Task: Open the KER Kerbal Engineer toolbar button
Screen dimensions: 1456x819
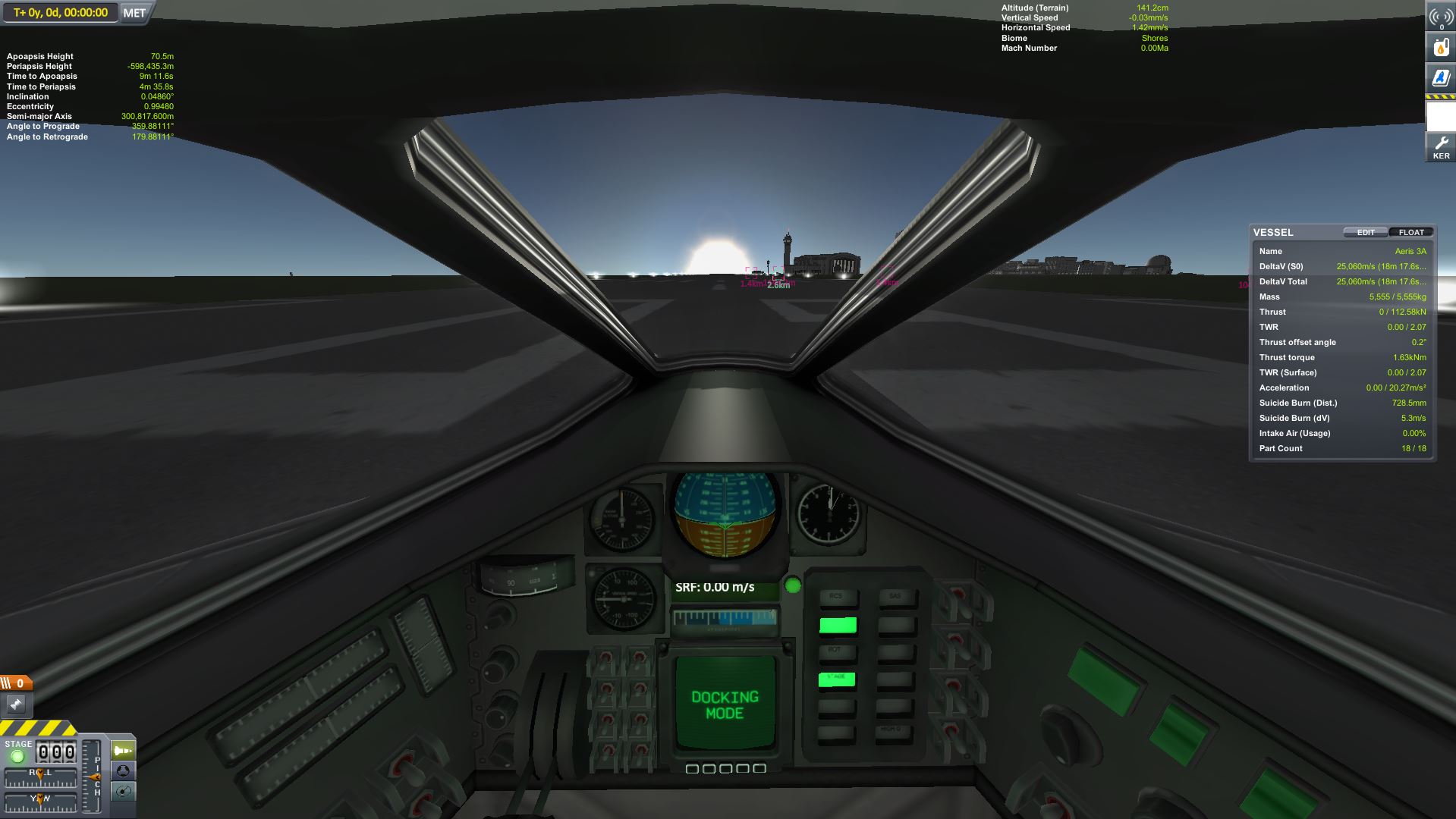Action: click(x=1440, y=147)
